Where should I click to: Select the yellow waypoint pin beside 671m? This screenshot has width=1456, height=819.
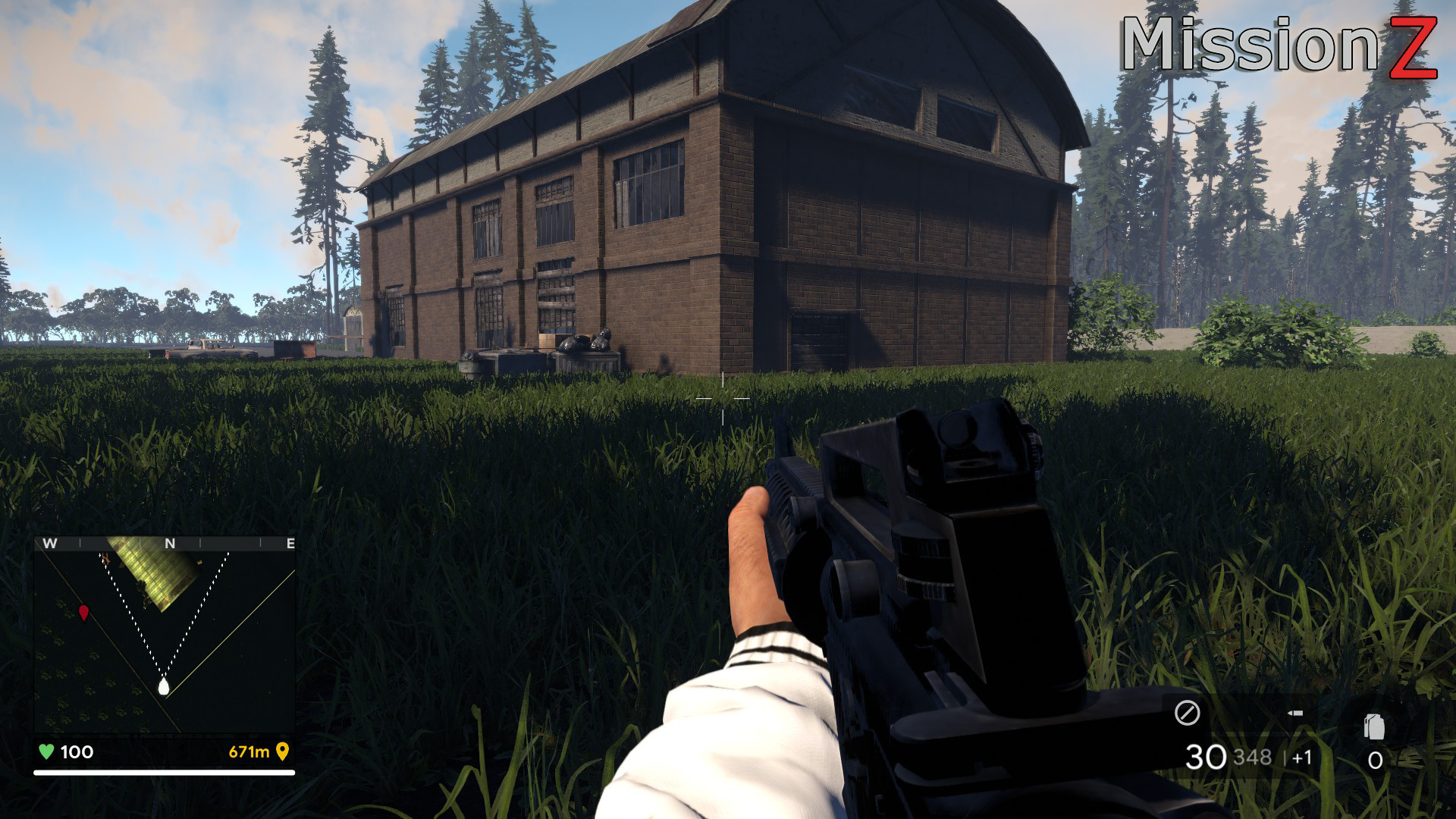pos(283,753)
